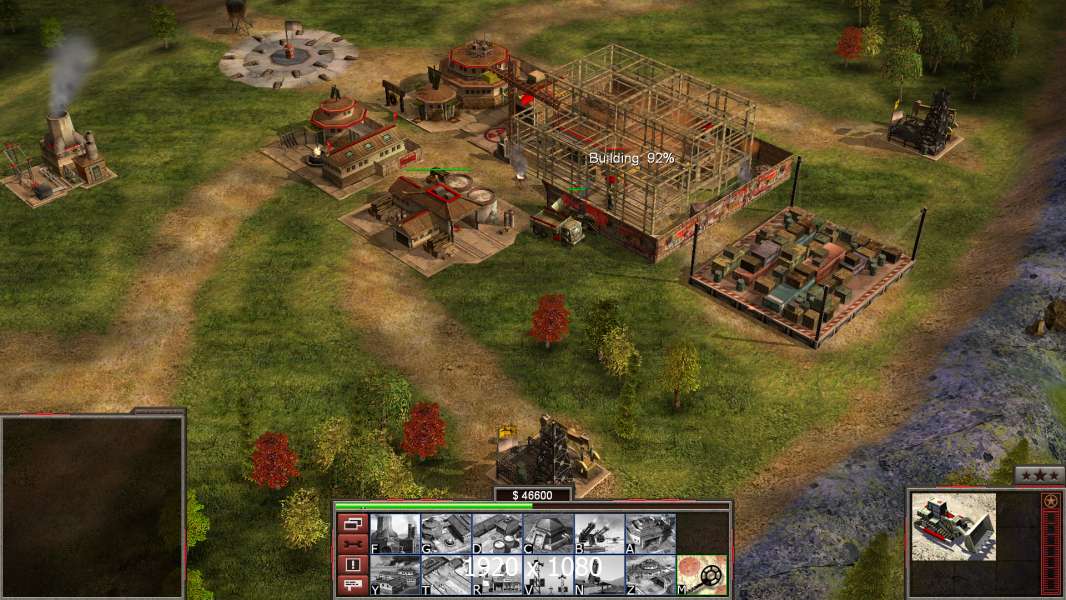Image resolution: width=1066 pixels, height=600 pixels.
Task: Choose the build icon marked T
Action: [x=446, y=574]
